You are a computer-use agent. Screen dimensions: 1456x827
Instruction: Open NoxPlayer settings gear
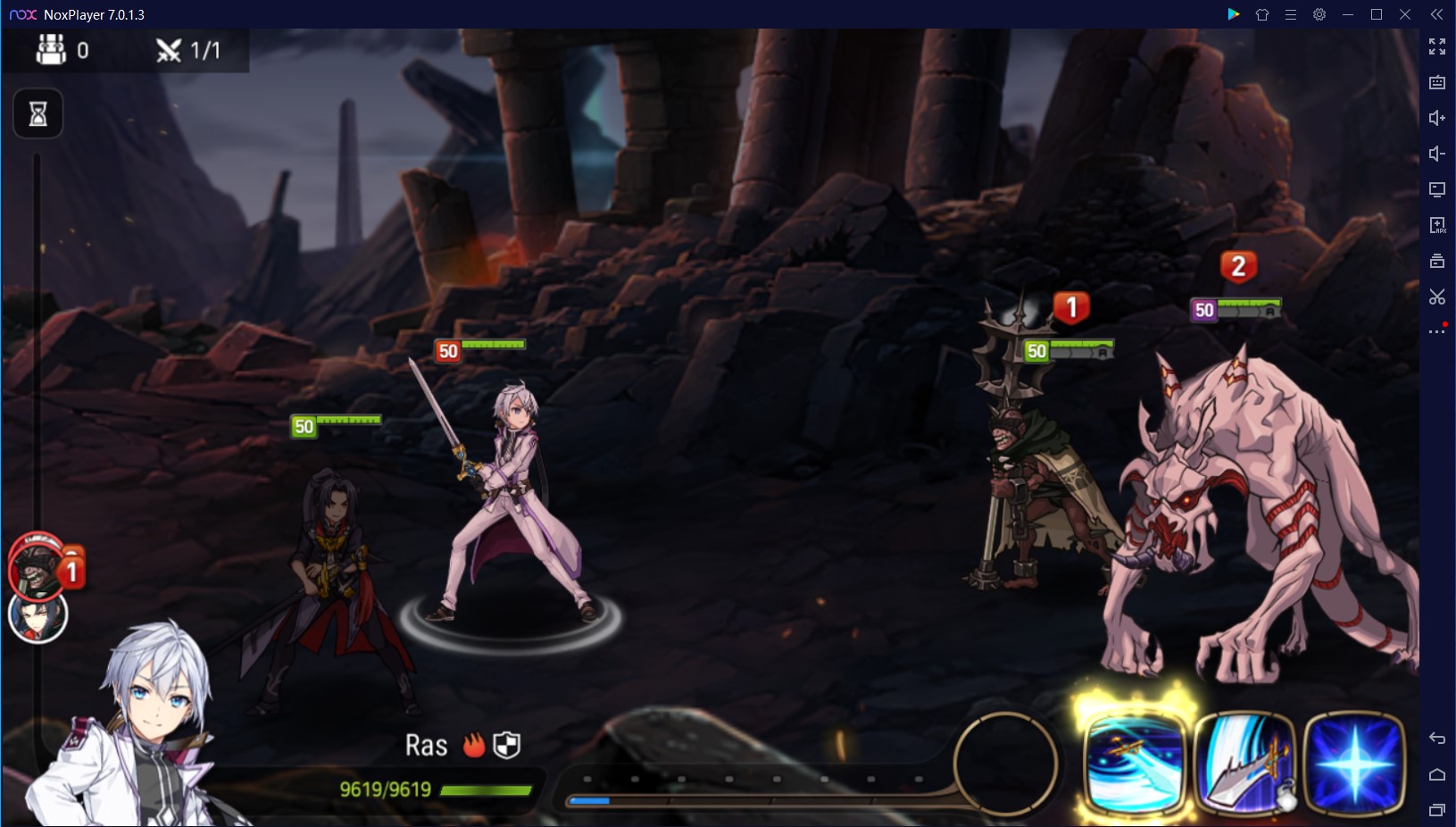pos(1319,14)
